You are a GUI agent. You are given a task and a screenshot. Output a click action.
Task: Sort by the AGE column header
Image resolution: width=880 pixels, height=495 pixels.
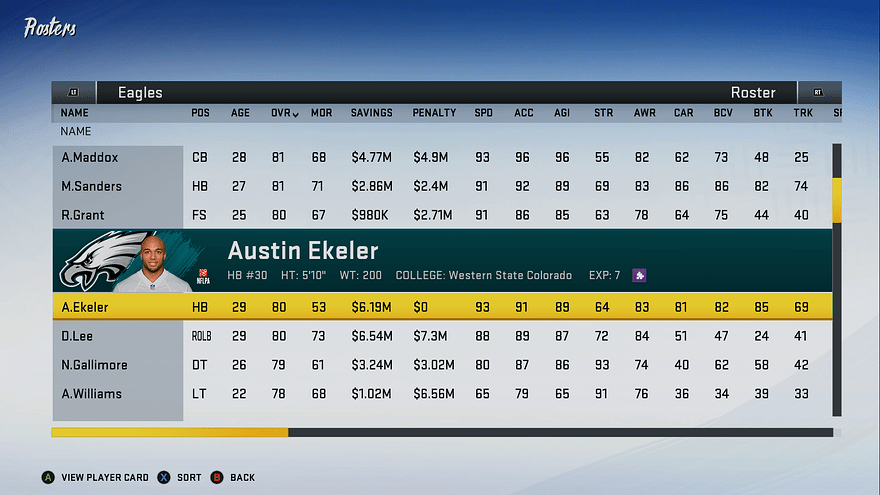[x=241, y=113]
